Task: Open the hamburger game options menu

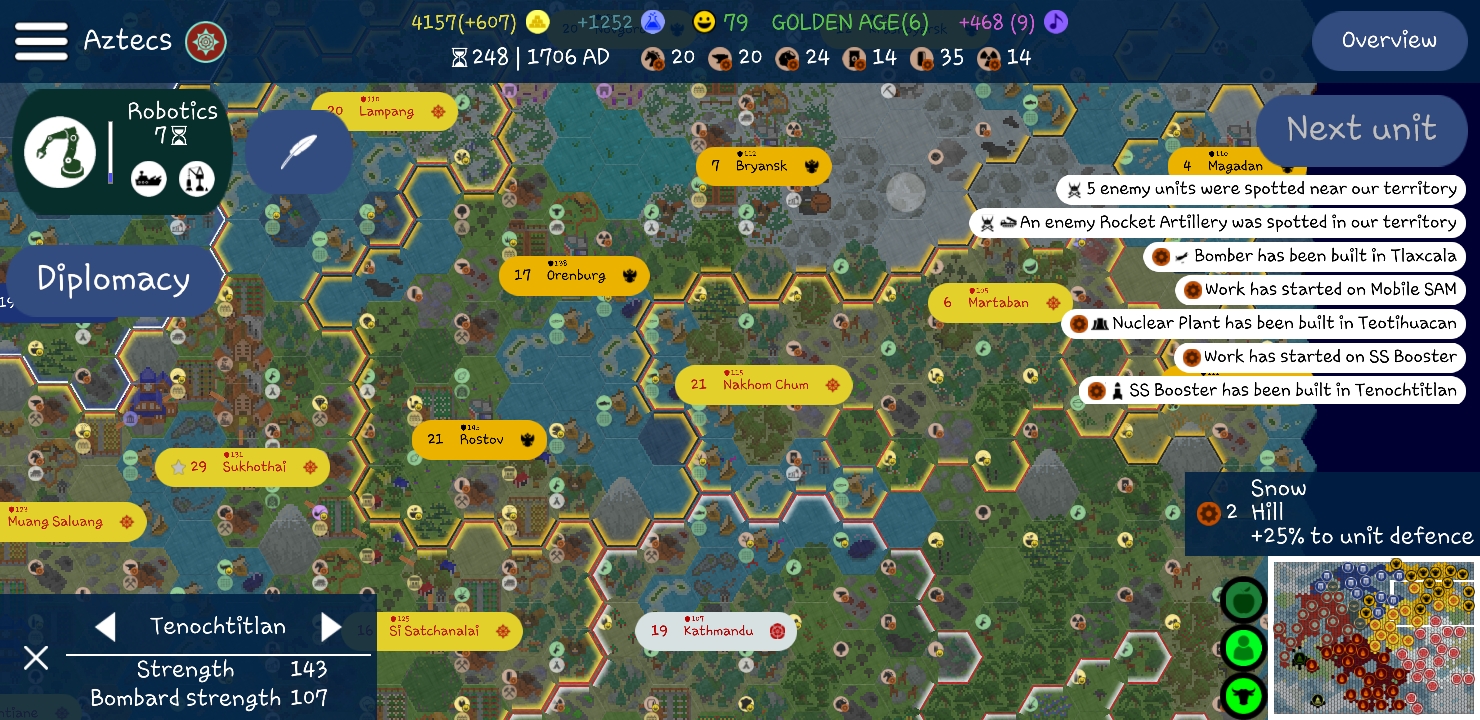Action: (x=41, y=40)
